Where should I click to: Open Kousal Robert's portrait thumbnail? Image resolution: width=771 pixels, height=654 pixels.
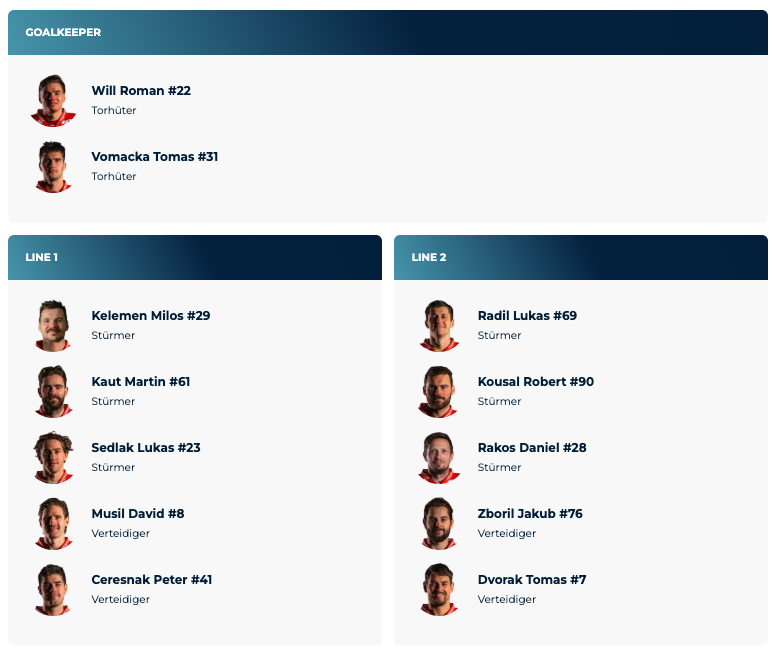(439, 391)
